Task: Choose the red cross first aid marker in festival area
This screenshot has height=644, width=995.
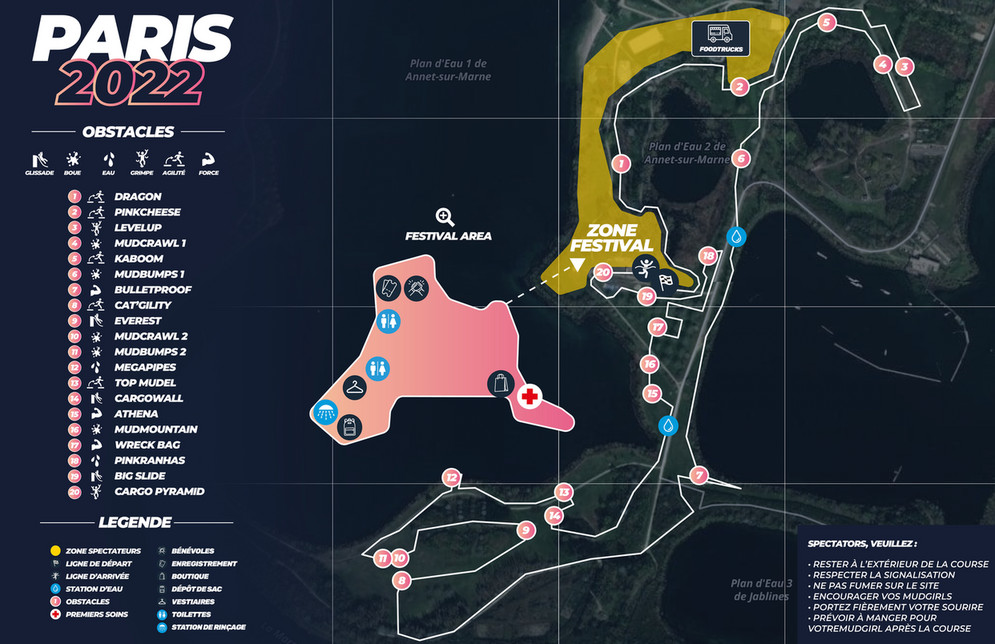Action: click(x=530, y=398)
